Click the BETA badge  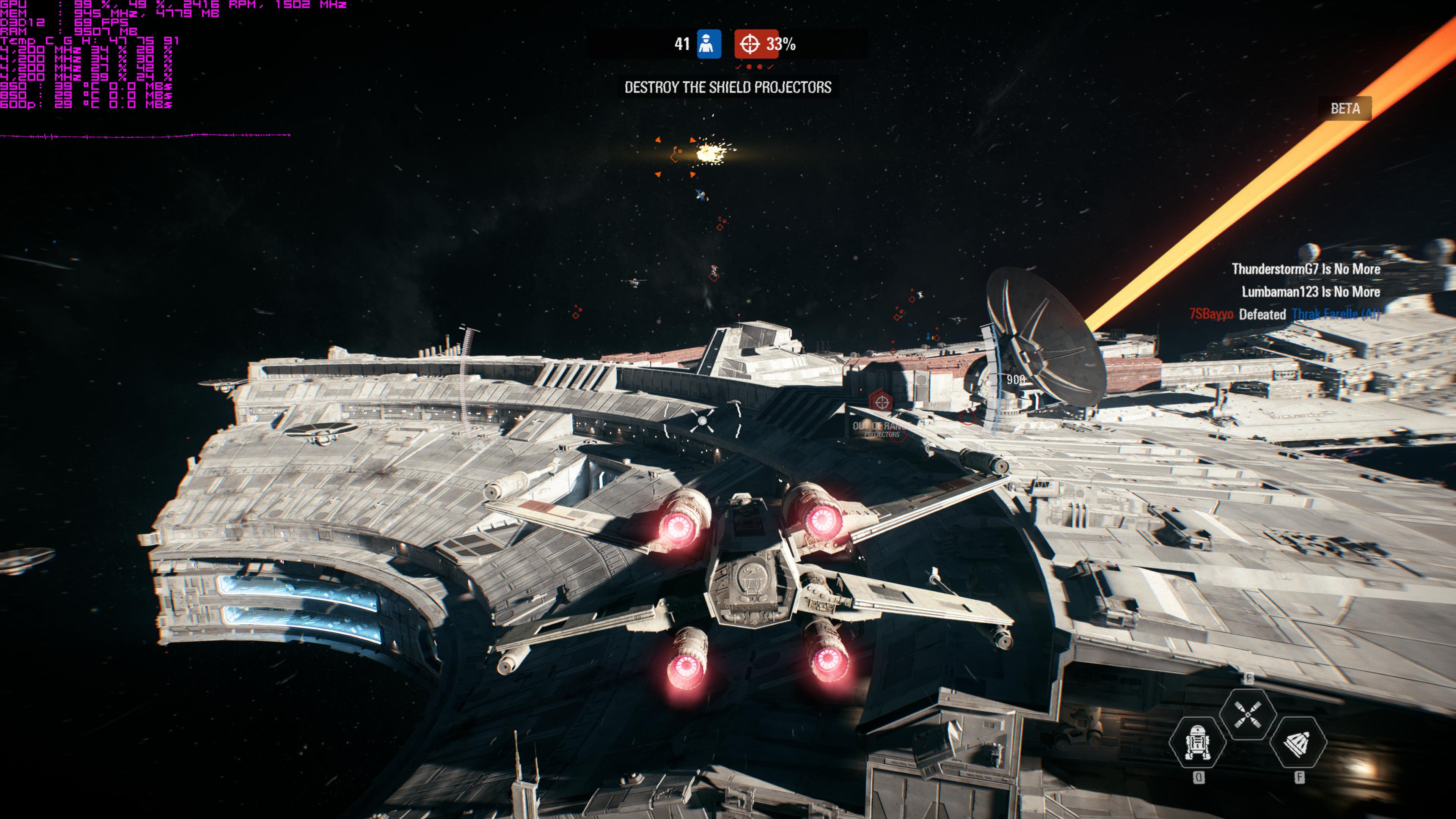pos(1344,108)
